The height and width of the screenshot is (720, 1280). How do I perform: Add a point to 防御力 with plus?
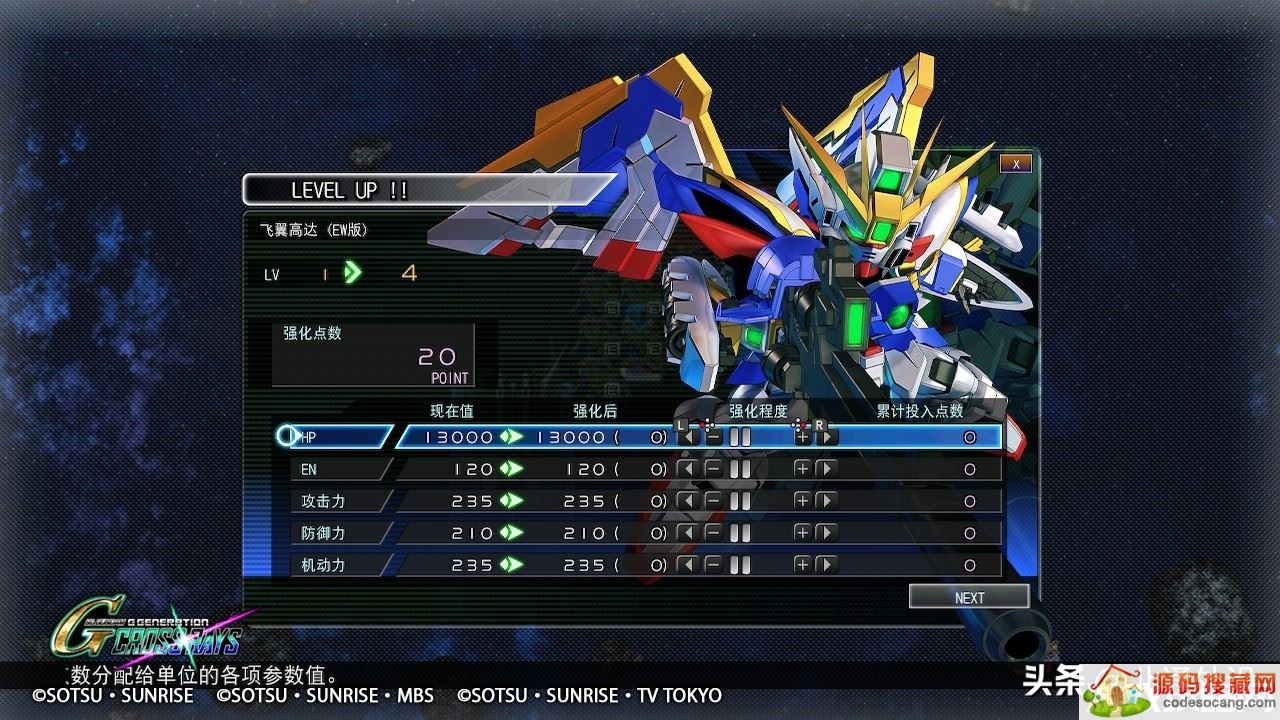802,533
